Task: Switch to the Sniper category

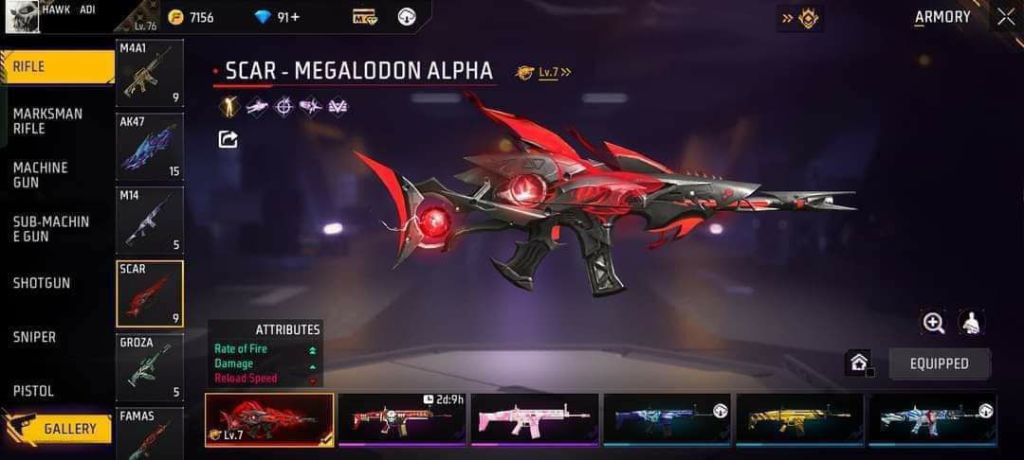Action: click(x=34, y=337)
